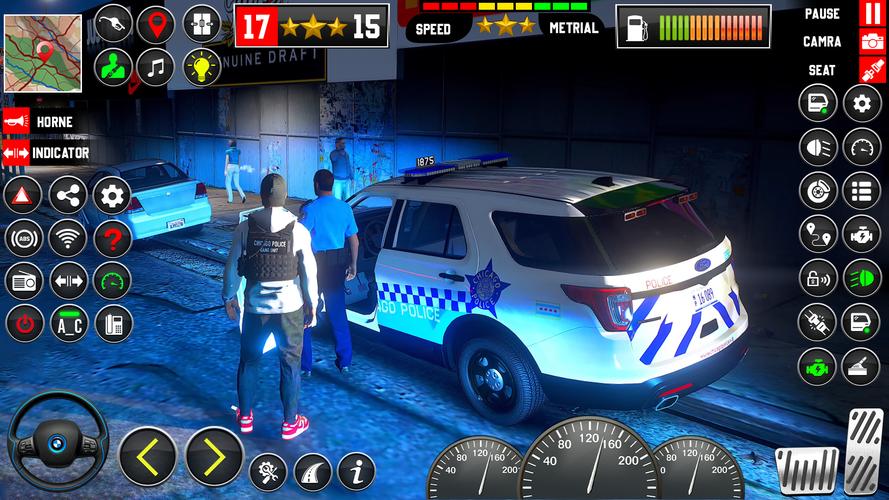
Task: Tap the red power button icon
Action: (23, 324)
